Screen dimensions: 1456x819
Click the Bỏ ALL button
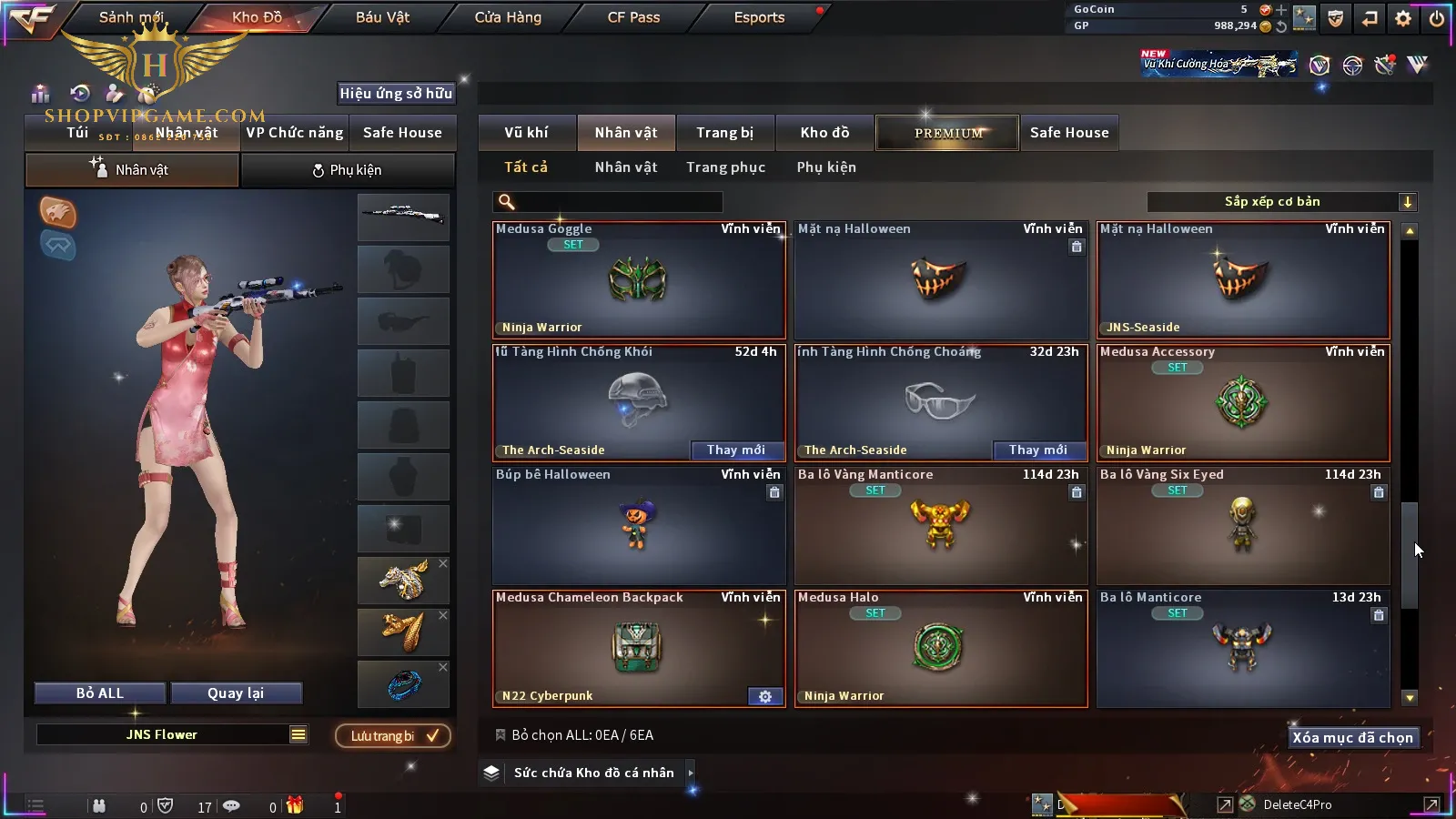100,693
